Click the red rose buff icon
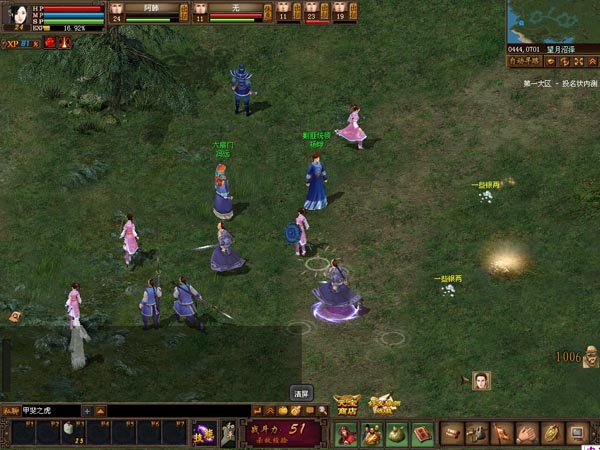This screenshot has width=600, height=450. pyautogui.click(x=48, y=45)
